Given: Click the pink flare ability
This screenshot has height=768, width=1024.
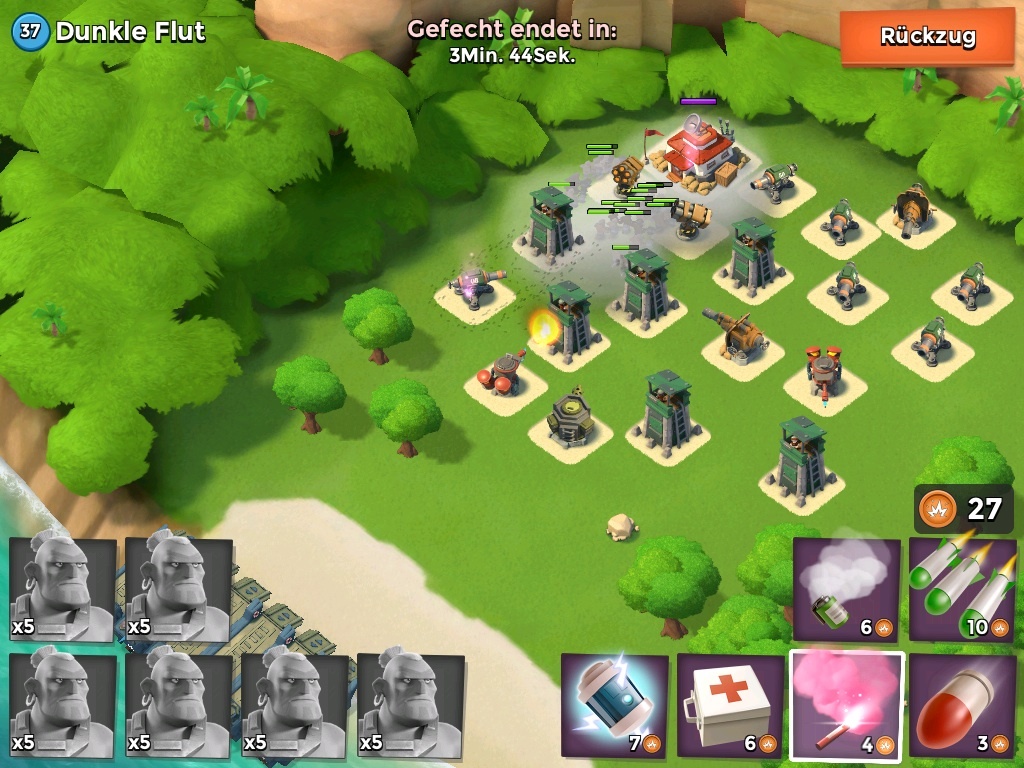Looking at the screenshot, I should (846, 705).
